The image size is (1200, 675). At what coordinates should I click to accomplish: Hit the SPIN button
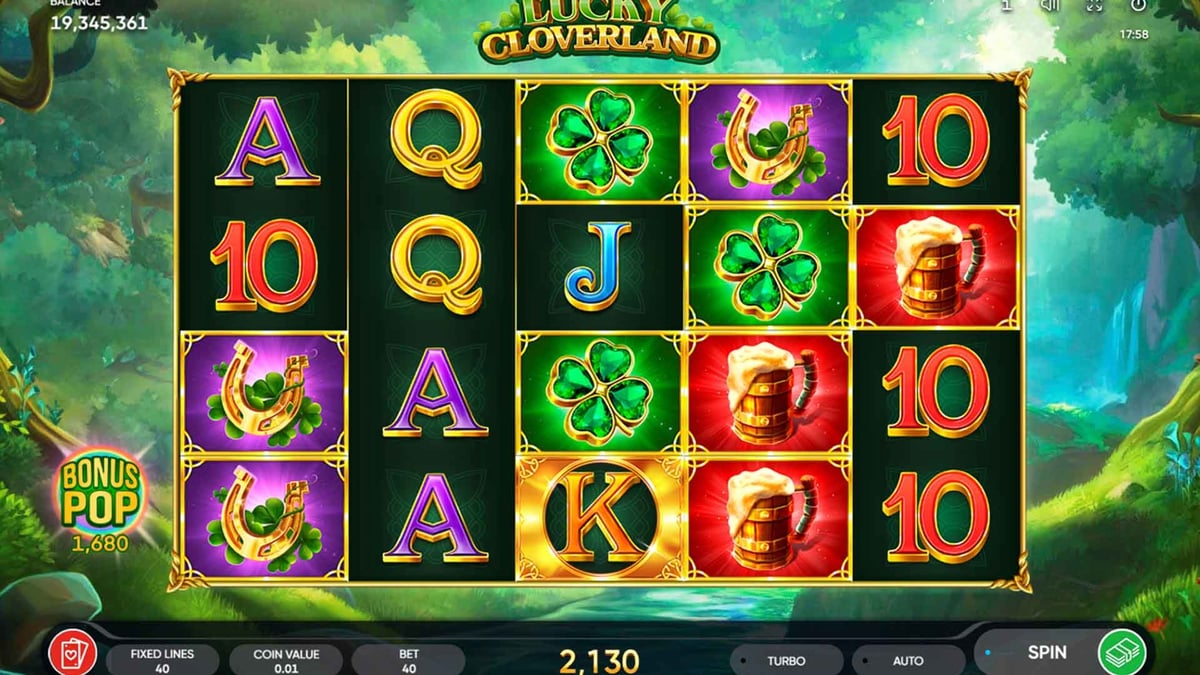click(x=1046, y=653)
